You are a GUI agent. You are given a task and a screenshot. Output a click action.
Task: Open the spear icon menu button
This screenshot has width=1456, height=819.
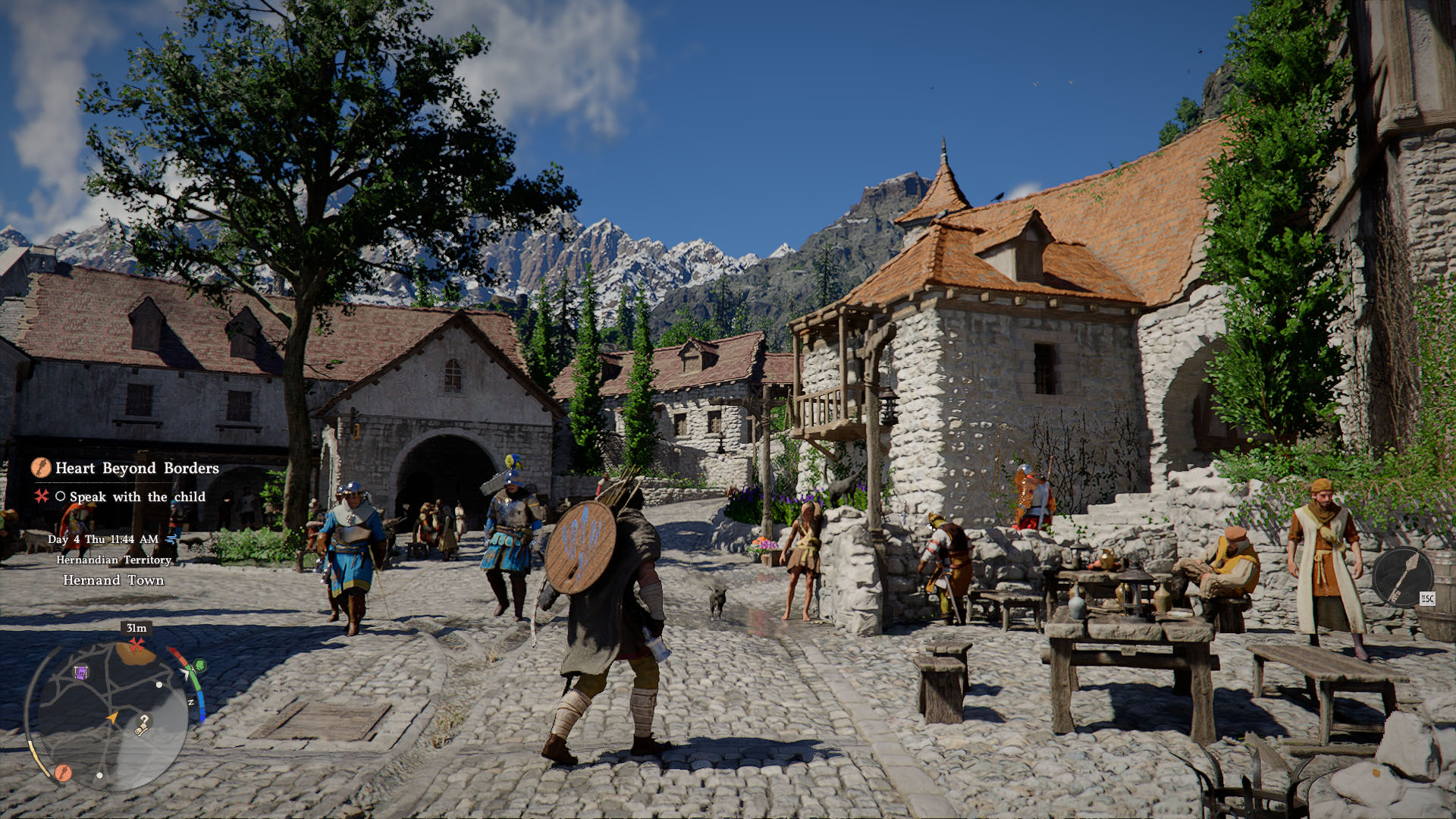1402,576
